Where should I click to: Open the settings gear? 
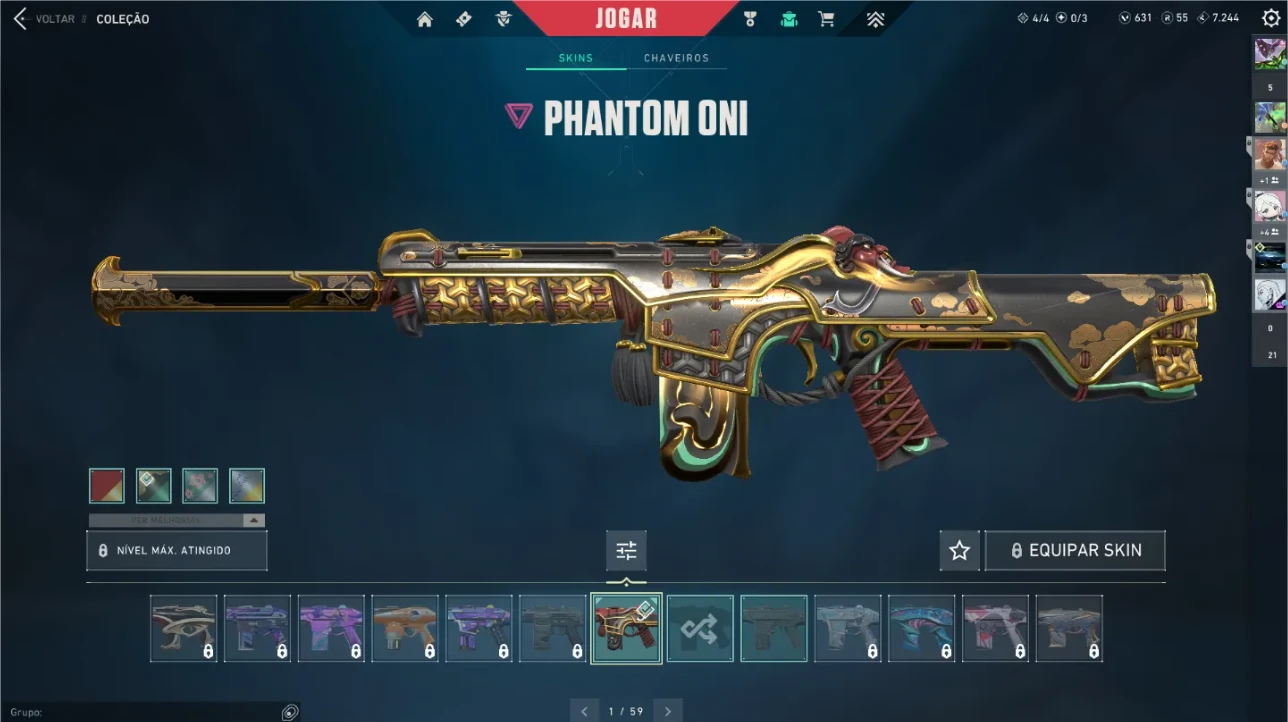pyautogui.click(x=1270, y=18)
